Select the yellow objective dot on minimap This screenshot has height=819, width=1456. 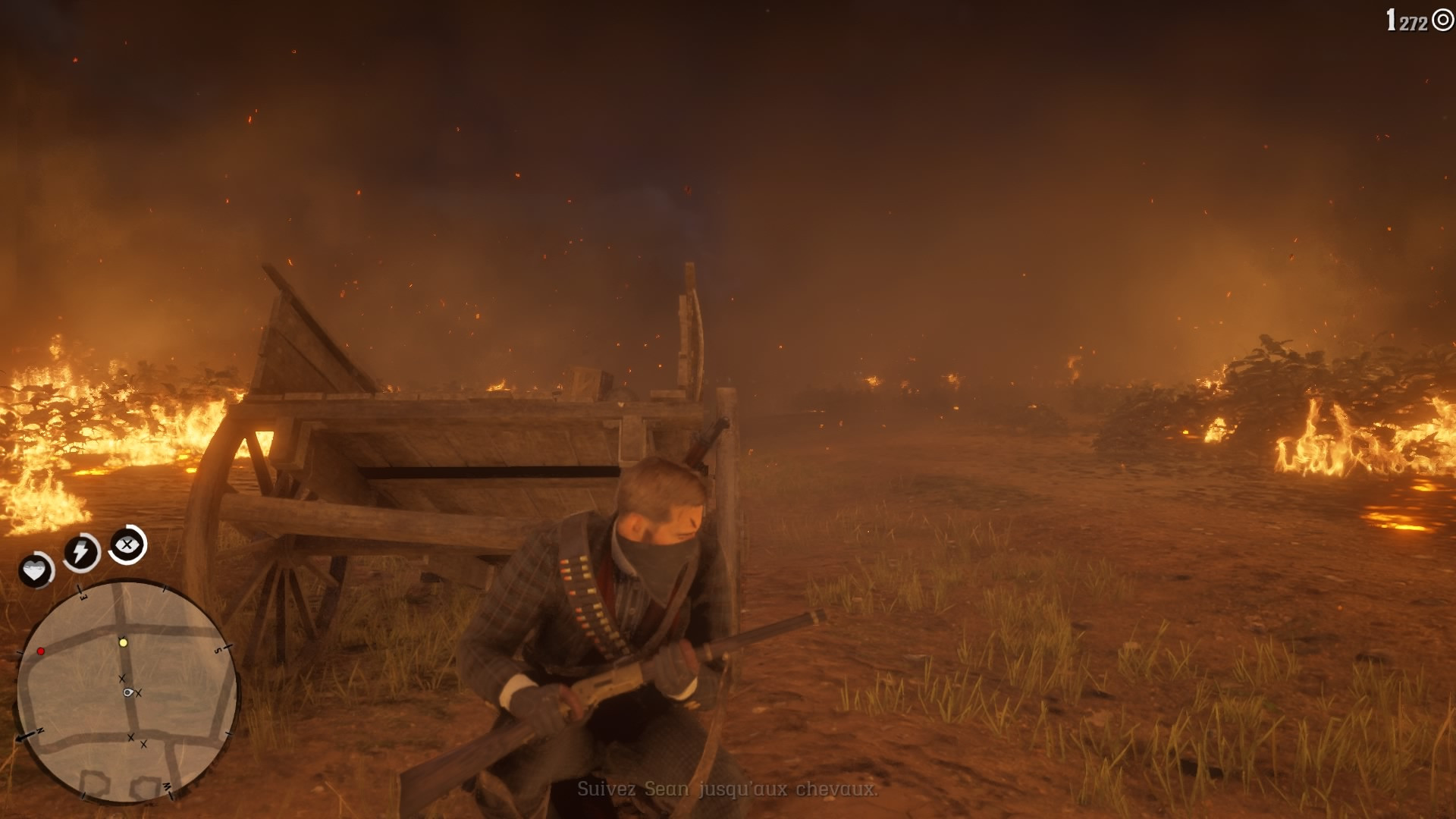click(123, 642)
